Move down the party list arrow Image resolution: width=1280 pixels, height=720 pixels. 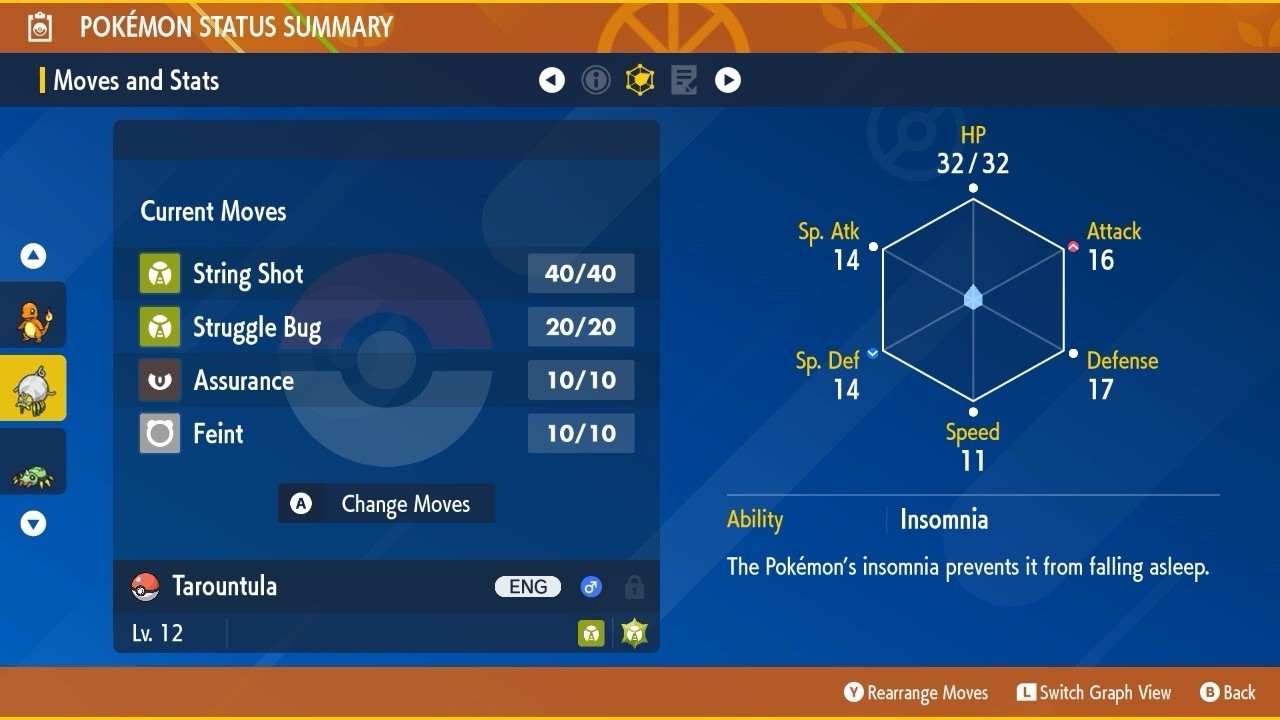(33, 523)
